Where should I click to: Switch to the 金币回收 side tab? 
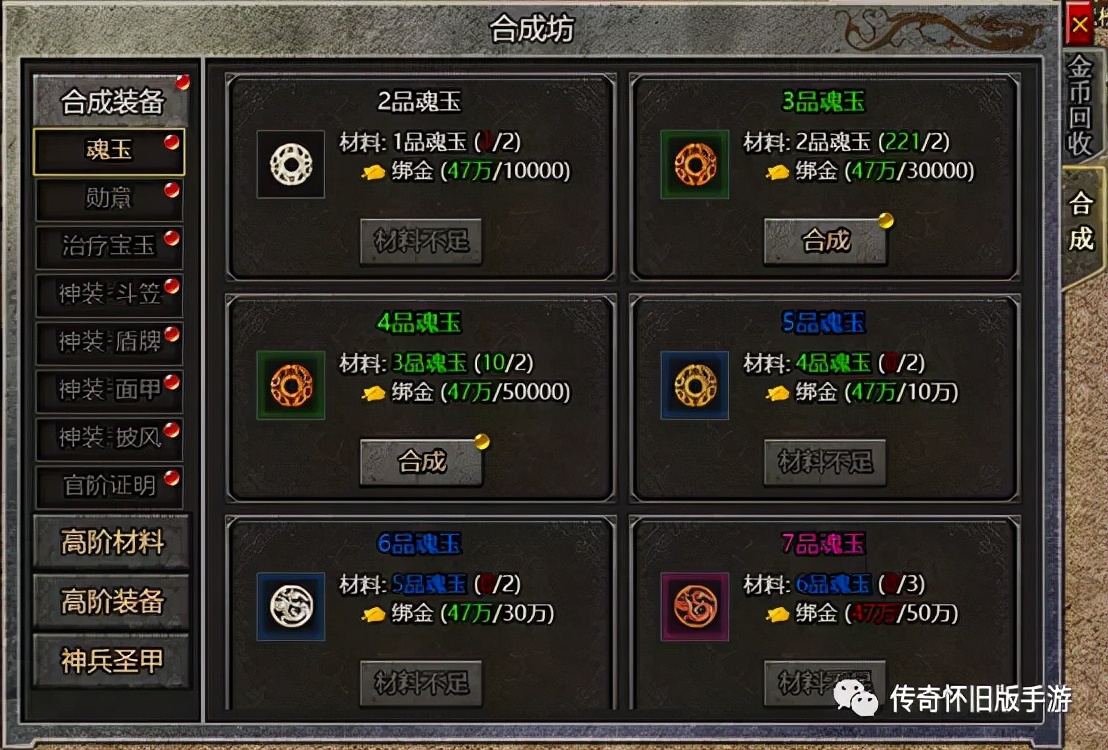1080,106
